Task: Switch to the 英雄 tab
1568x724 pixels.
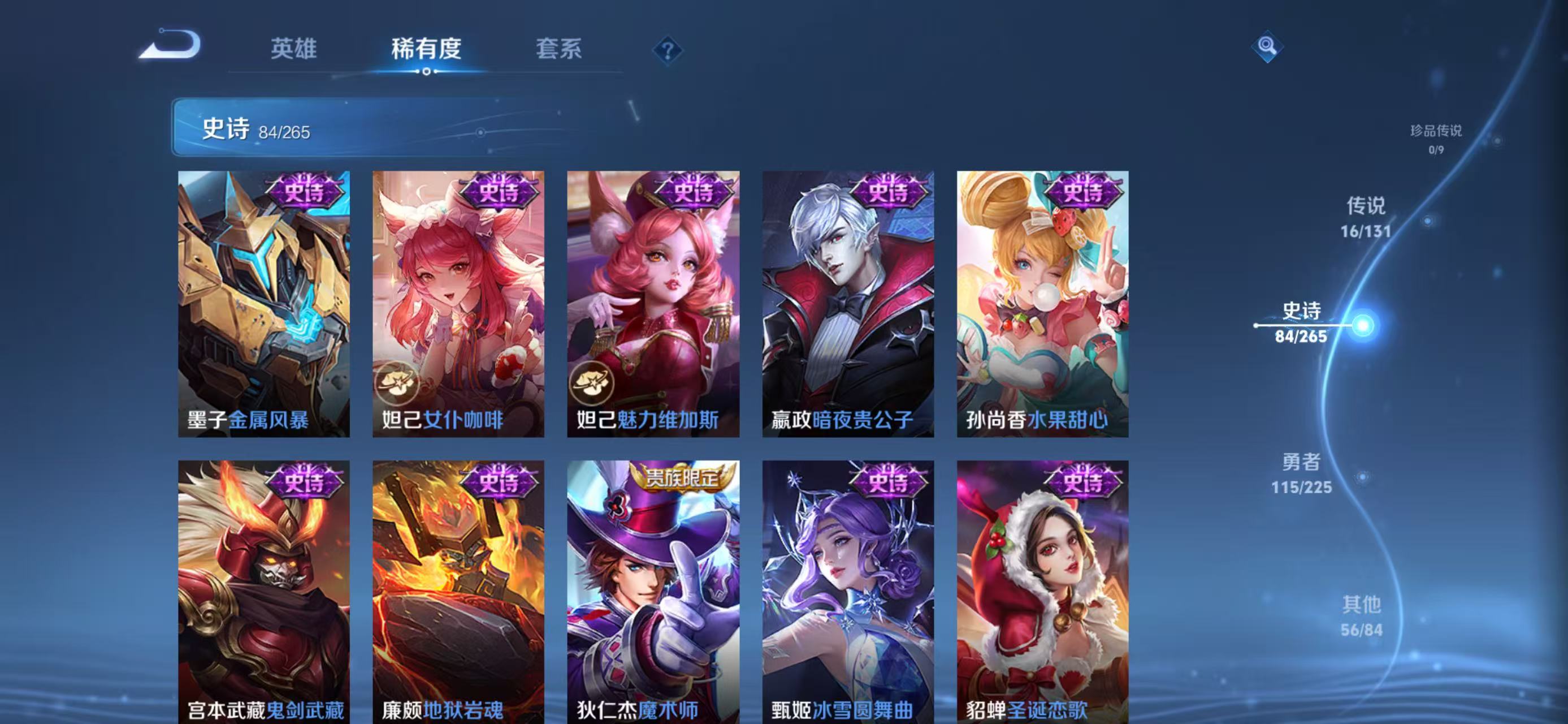Action: click(x=293, y=49)
